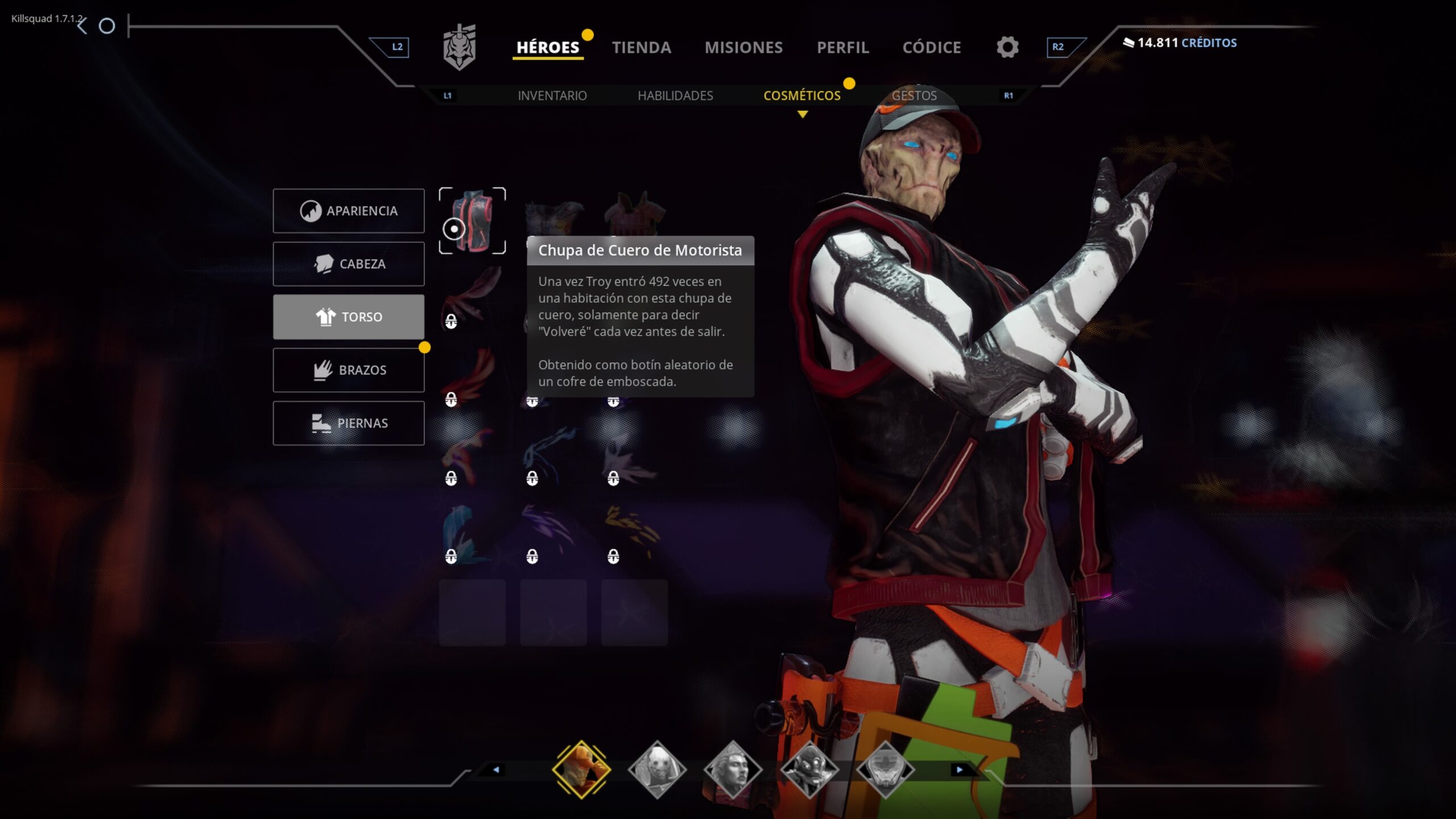Viewport: 1456px width, 819px height.
Task: Select the Héroes top tab
Action: click(547, 47)
